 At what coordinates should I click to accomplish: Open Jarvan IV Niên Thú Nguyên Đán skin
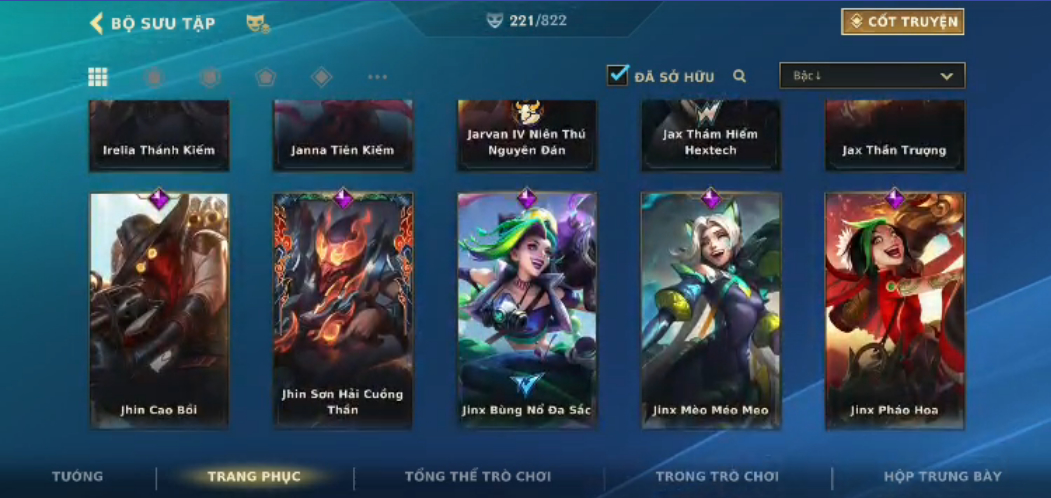click(527, 135)
